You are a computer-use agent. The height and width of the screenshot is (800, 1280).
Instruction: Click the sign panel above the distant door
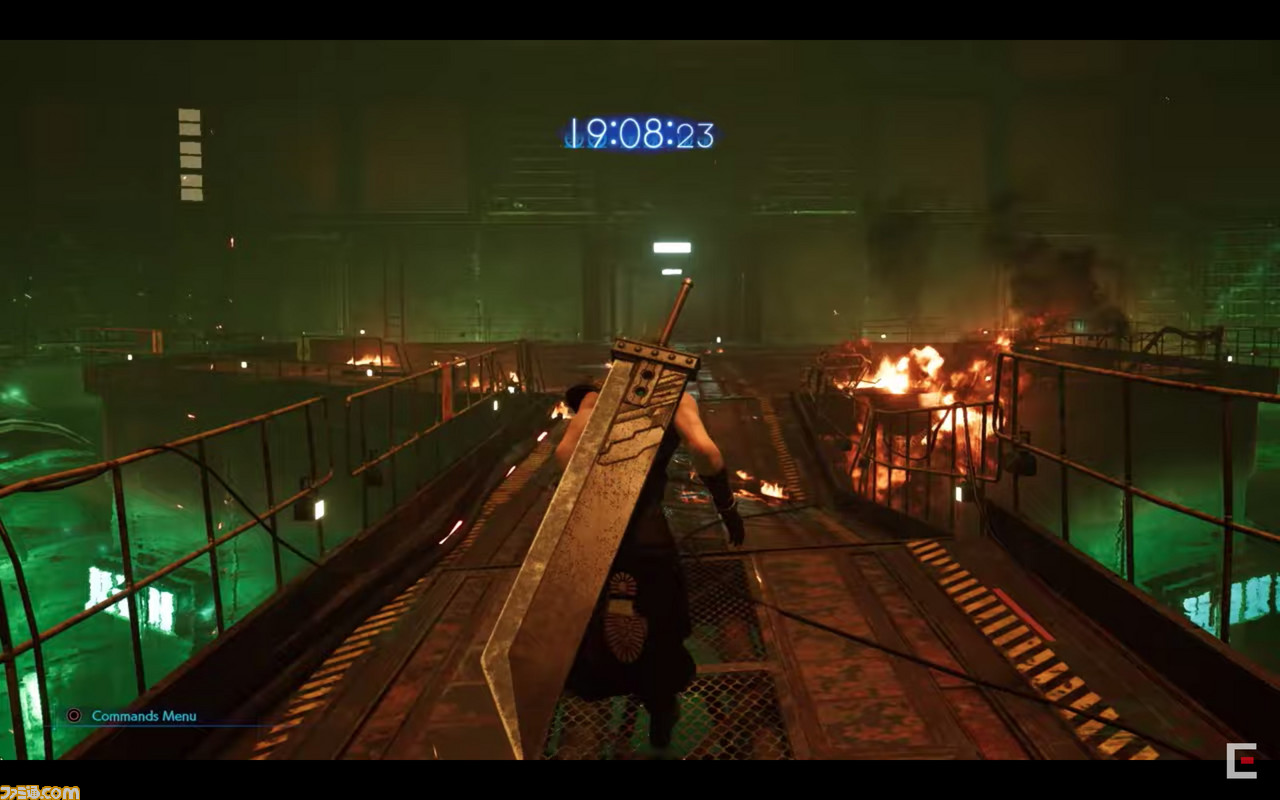[x=674, y=245]
